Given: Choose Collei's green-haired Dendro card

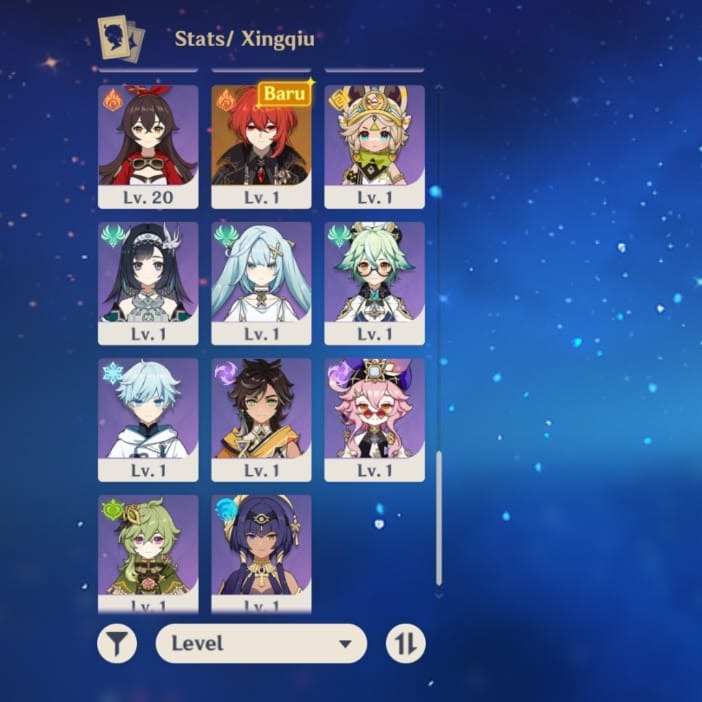Looking at the screenshot, I should tap(148, 552).
